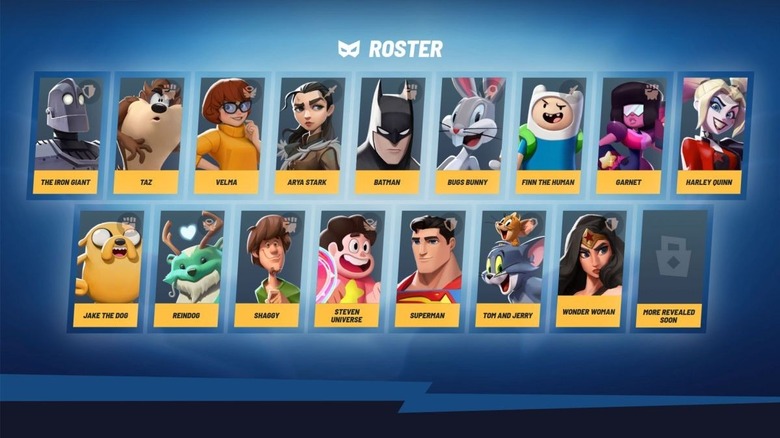Select Finn the Human card

(x=549, y=135)
